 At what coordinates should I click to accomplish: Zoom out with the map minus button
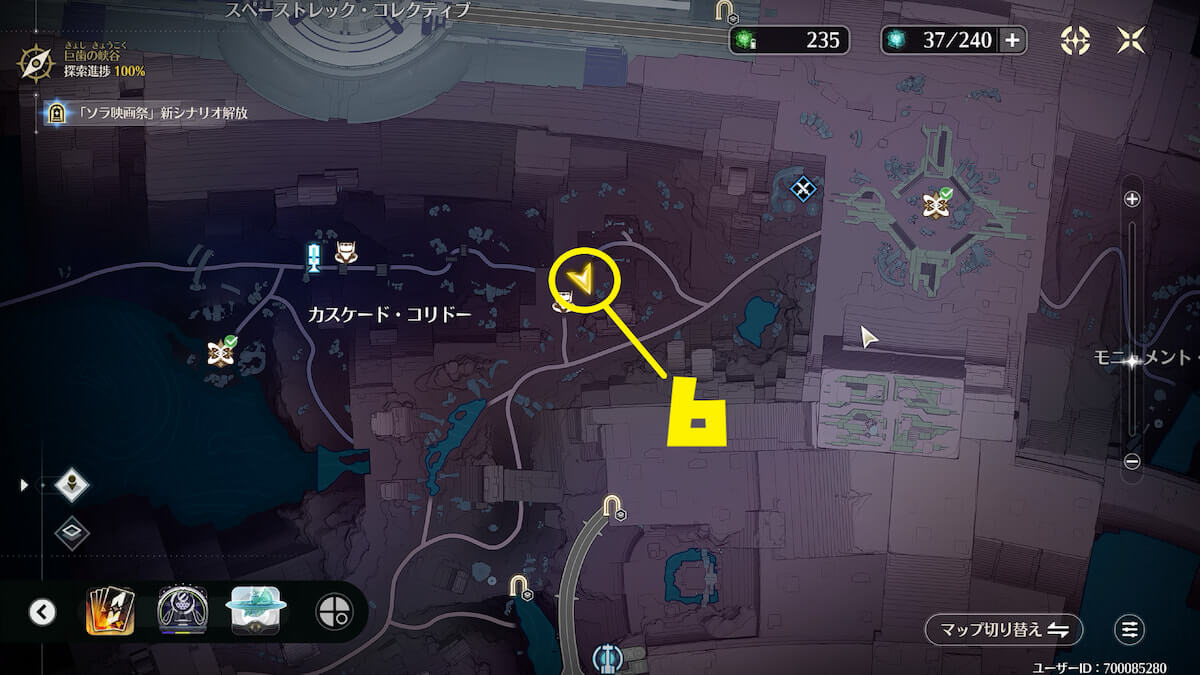[1132, 461]
